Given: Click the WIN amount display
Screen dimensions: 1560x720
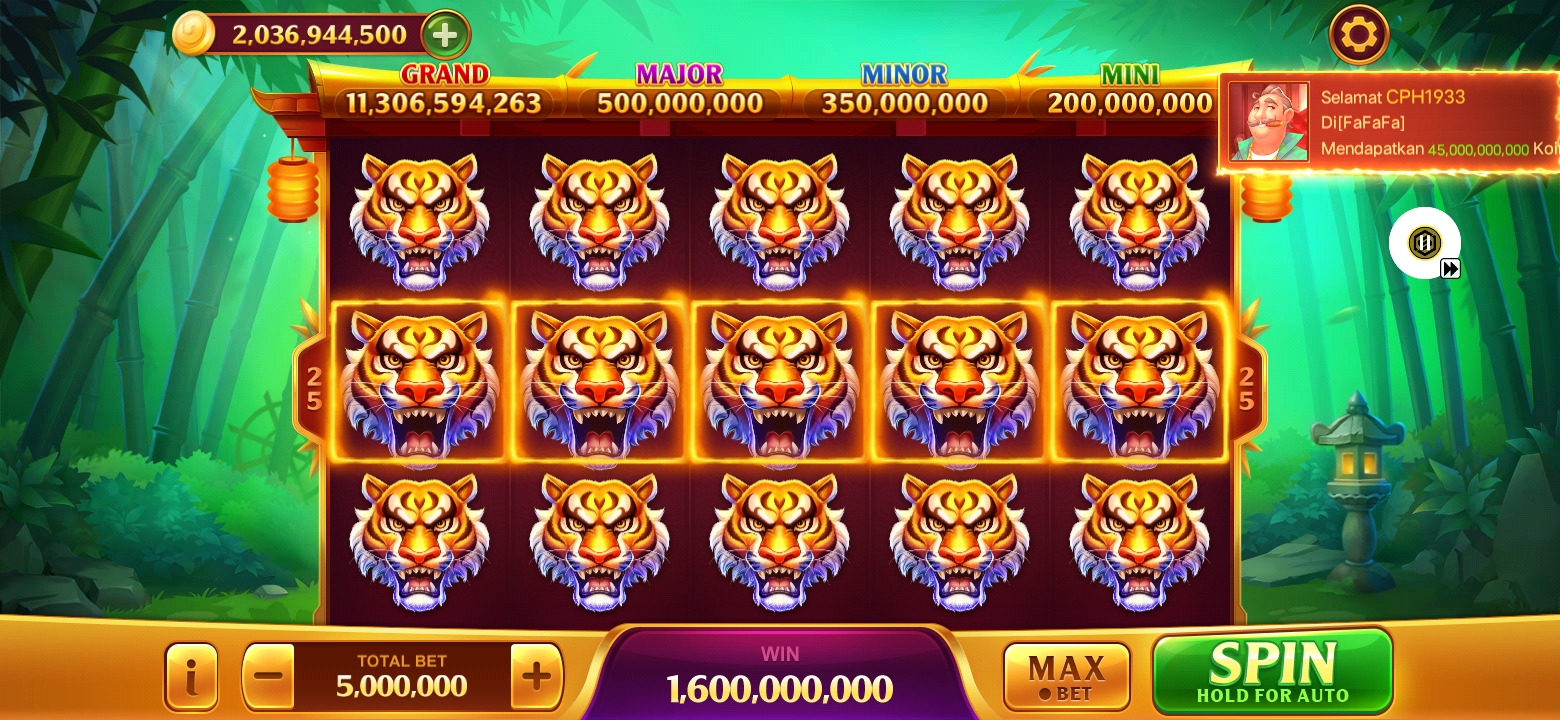Looking at the screenshot, I should coord(779,687).
